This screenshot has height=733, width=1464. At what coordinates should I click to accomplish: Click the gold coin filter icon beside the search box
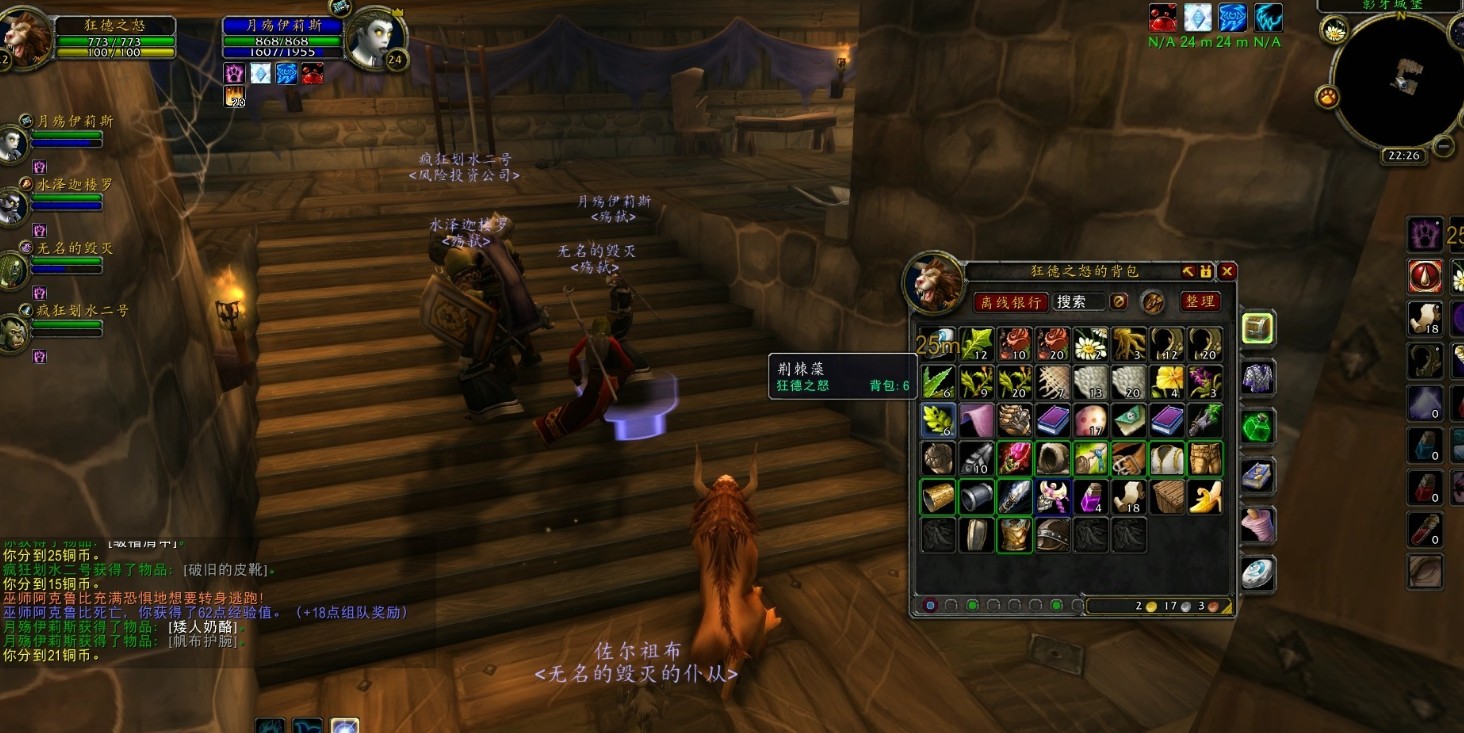1118,301
